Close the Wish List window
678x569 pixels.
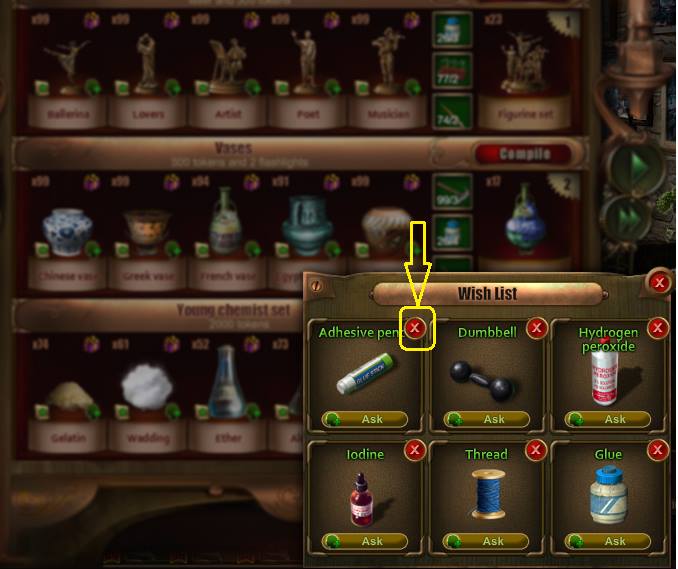coord(658,283)
